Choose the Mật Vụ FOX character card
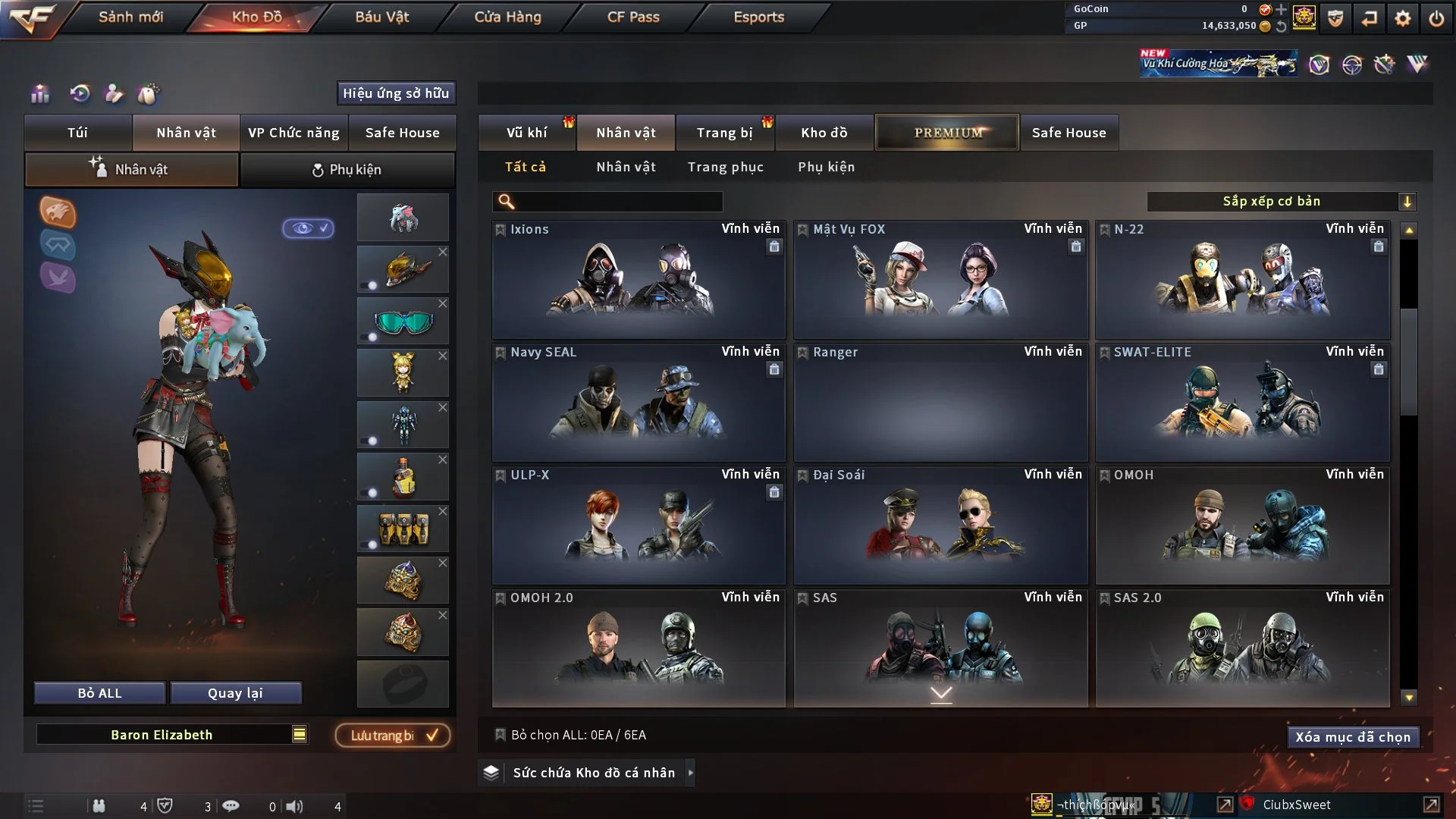 [940, 279]
